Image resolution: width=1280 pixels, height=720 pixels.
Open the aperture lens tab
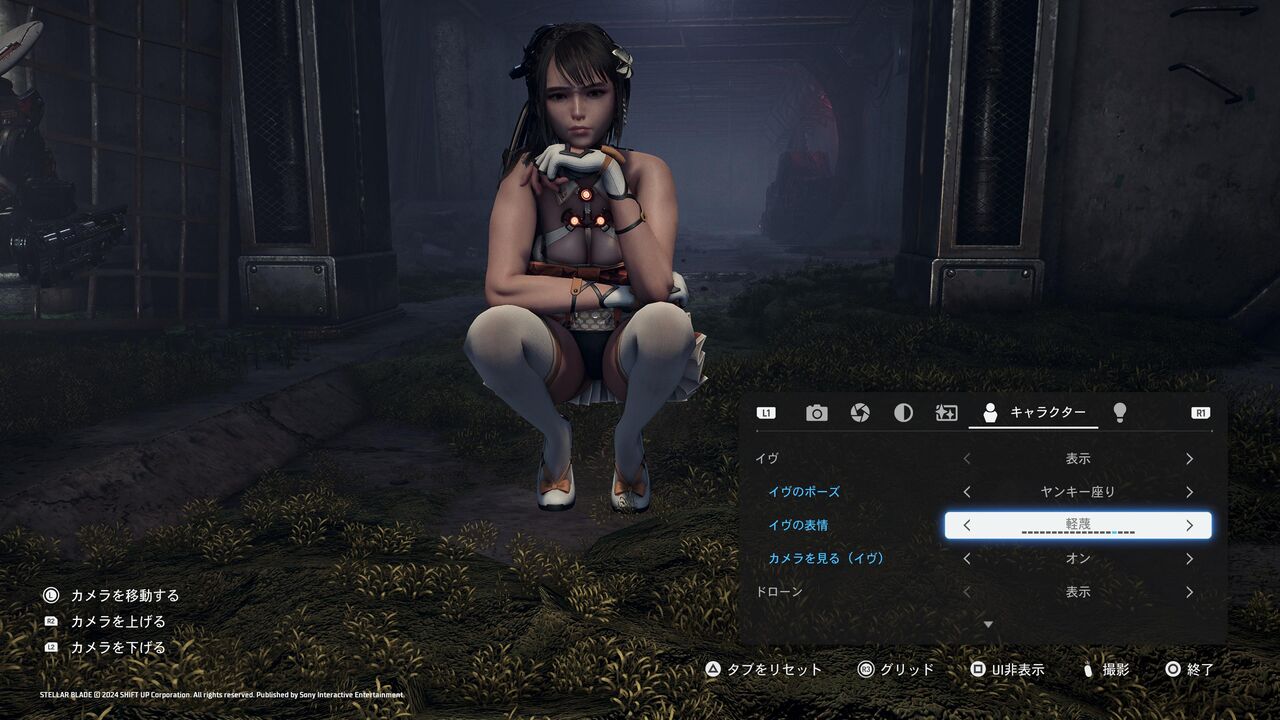860,413
